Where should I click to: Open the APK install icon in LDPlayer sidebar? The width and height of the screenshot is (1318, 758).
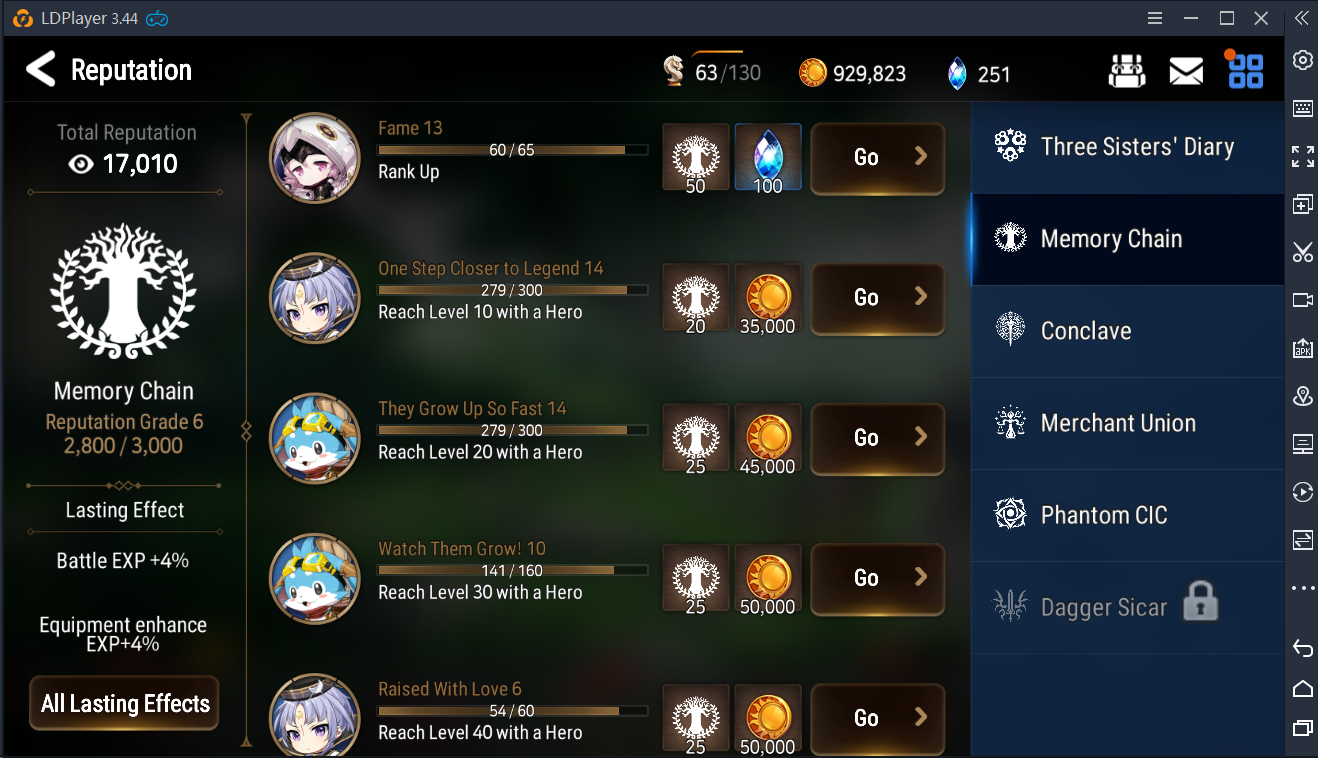[1303, 349]
